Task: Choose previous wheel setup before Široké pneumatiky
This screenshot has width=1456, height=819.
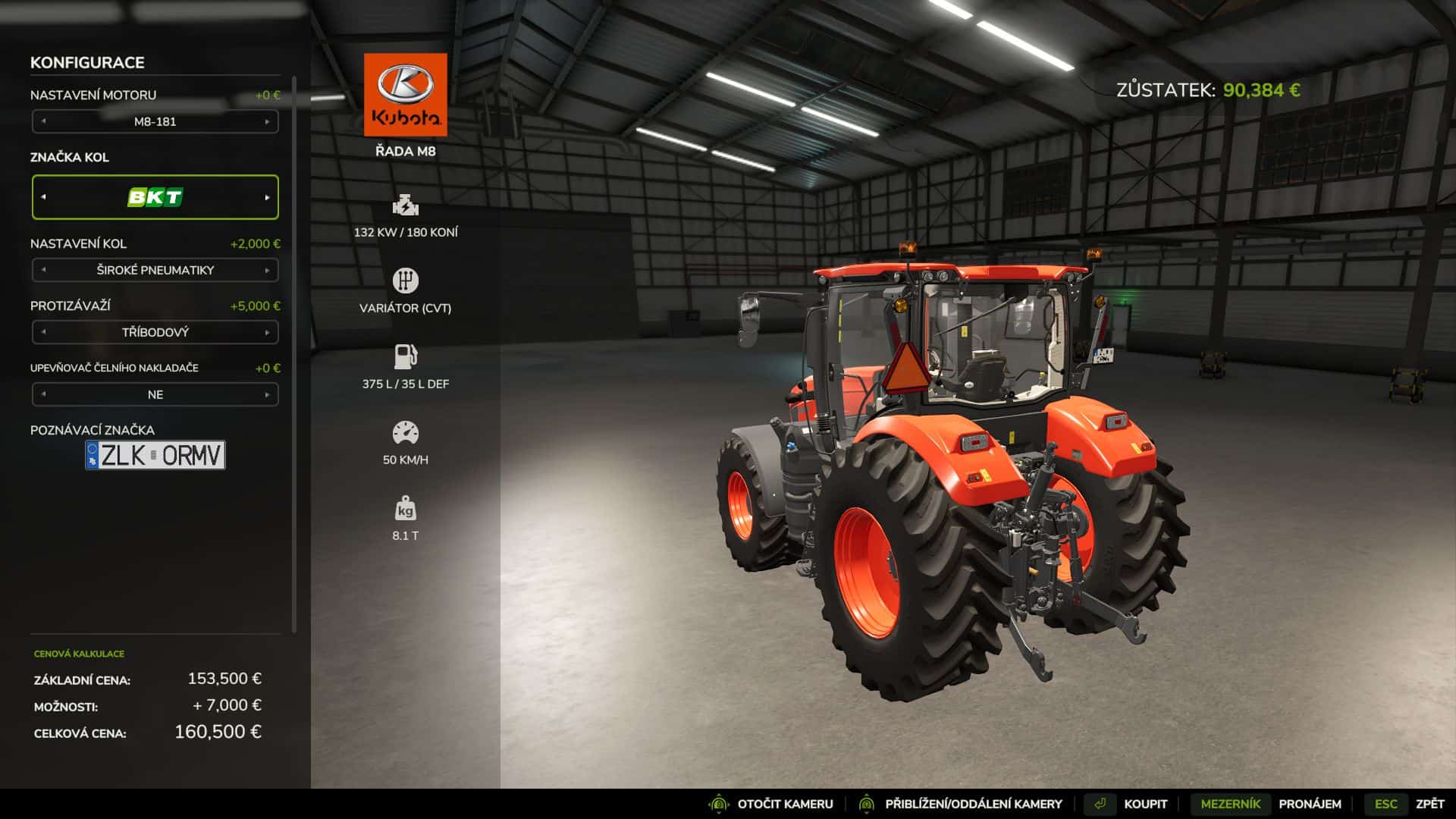Action: (x=43, y=270)
